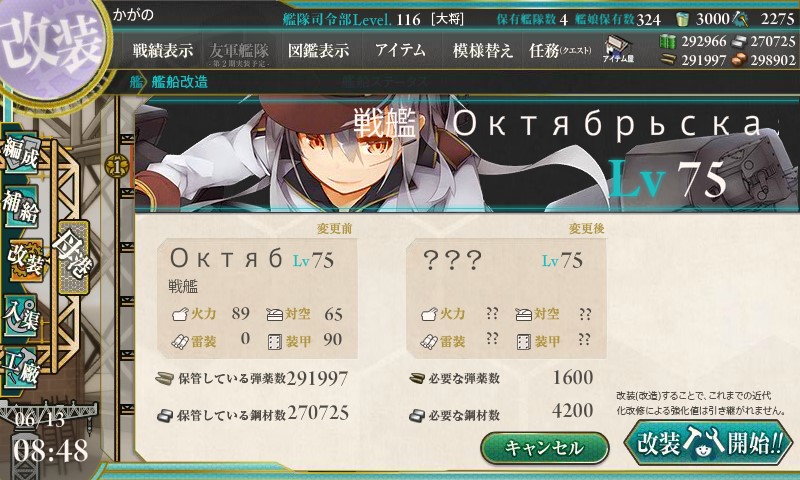
Task: Open the アイテム items menu
Action: pos(400,50)
